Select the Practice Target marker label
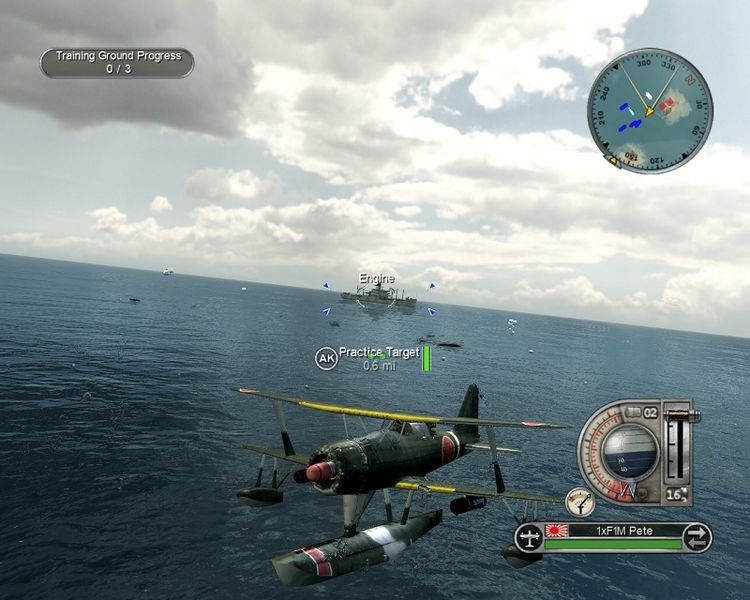The height and width of the screenshot is (600, 750). click(379, 352)
